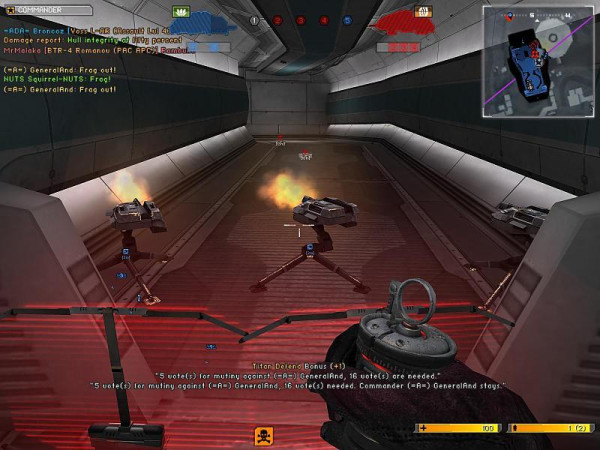
Task: Select missile silo marker number 1
Action: point(254,20)
